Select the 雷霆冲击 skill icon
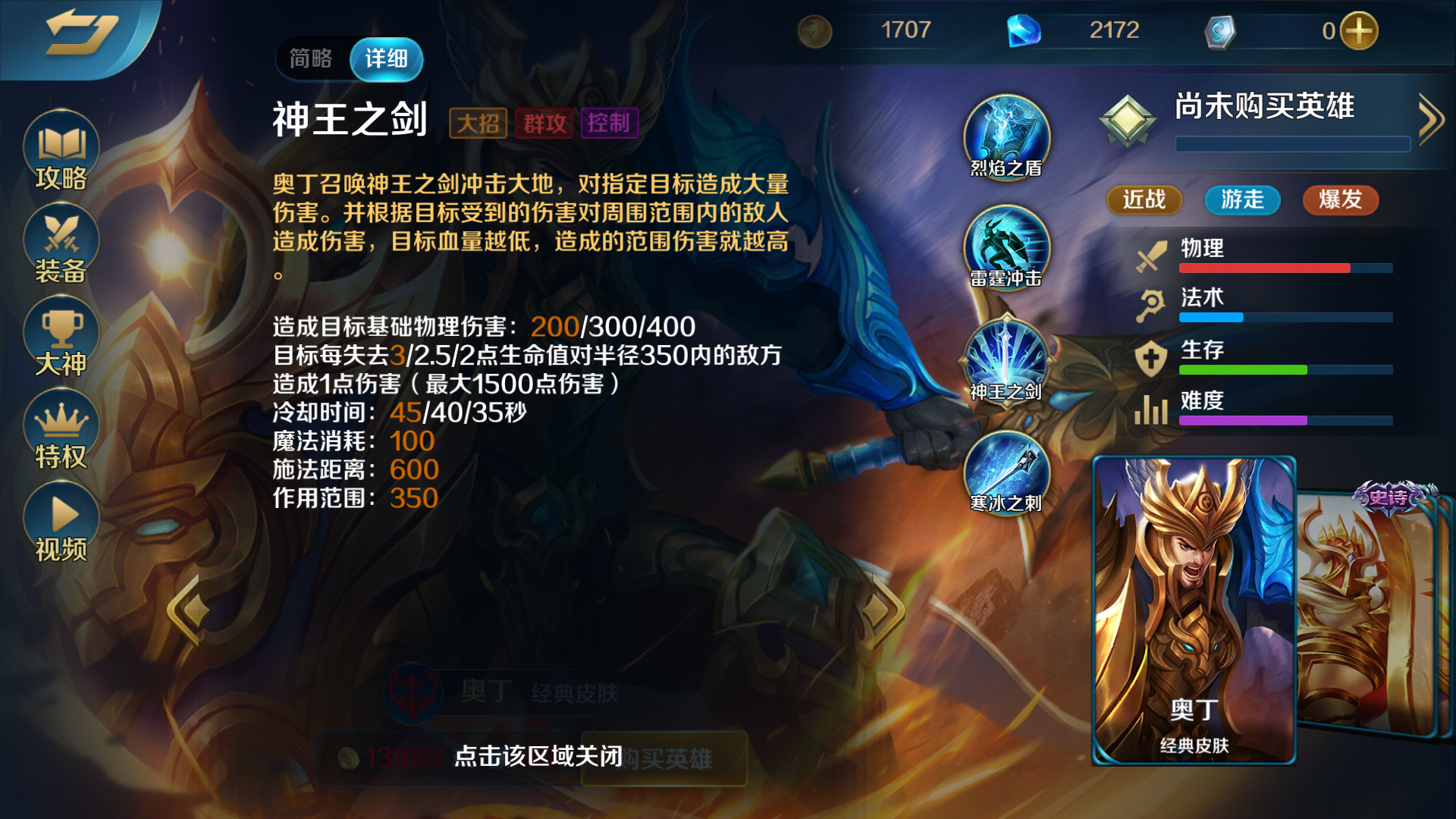The height and width of the screenshot is (819, 1456). [x=1006, y=248]
